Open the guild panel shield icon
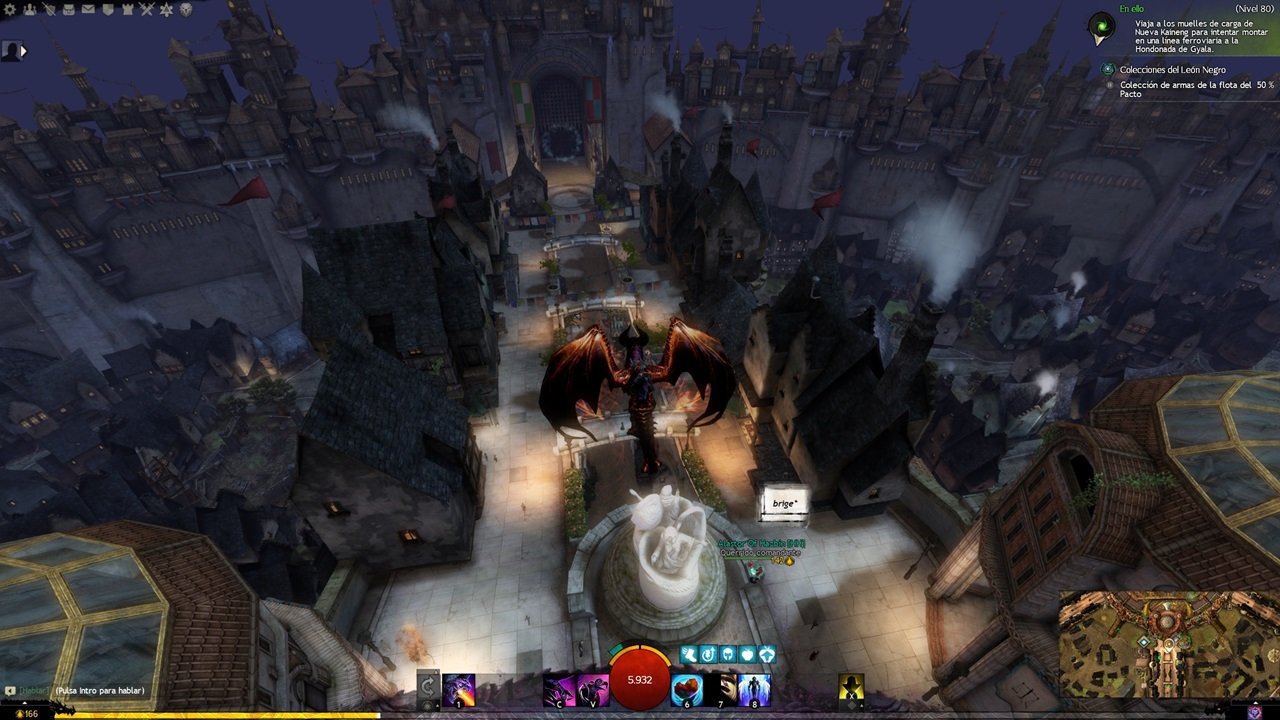Screen dimensions: 1280x720 pos(108,9)
